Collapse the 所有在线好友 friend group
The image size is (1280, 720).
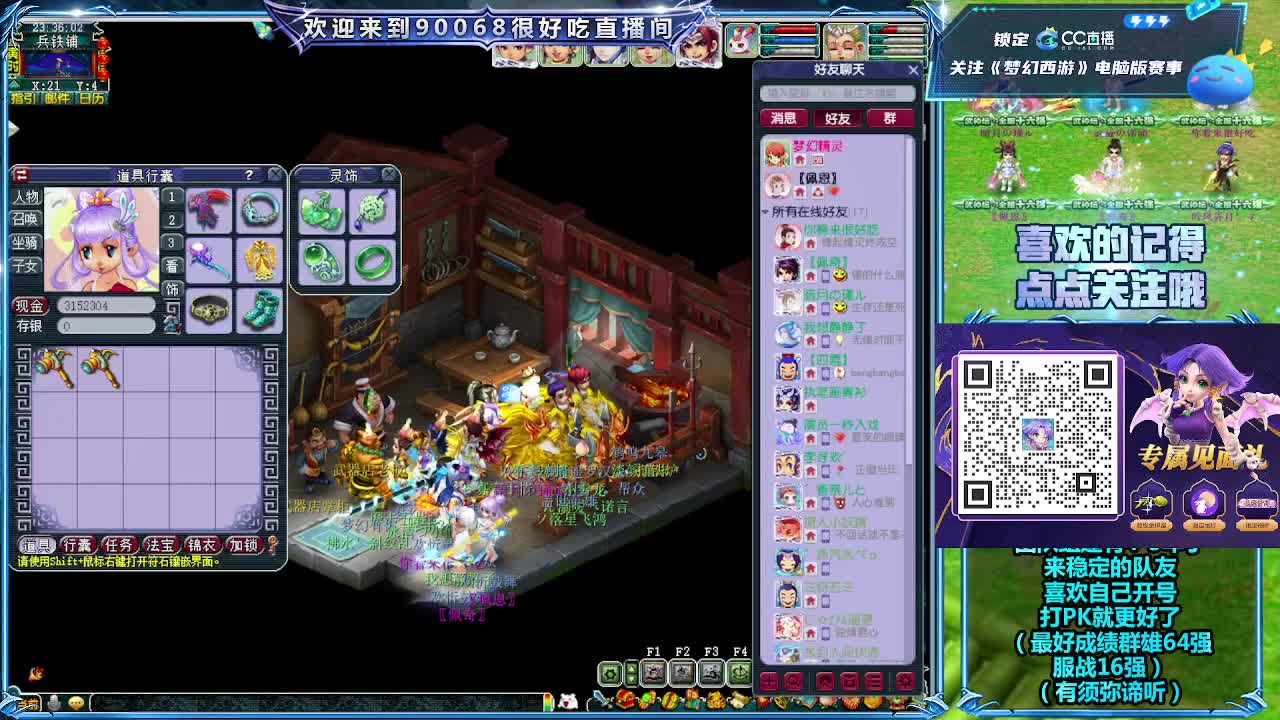point(764,212)
